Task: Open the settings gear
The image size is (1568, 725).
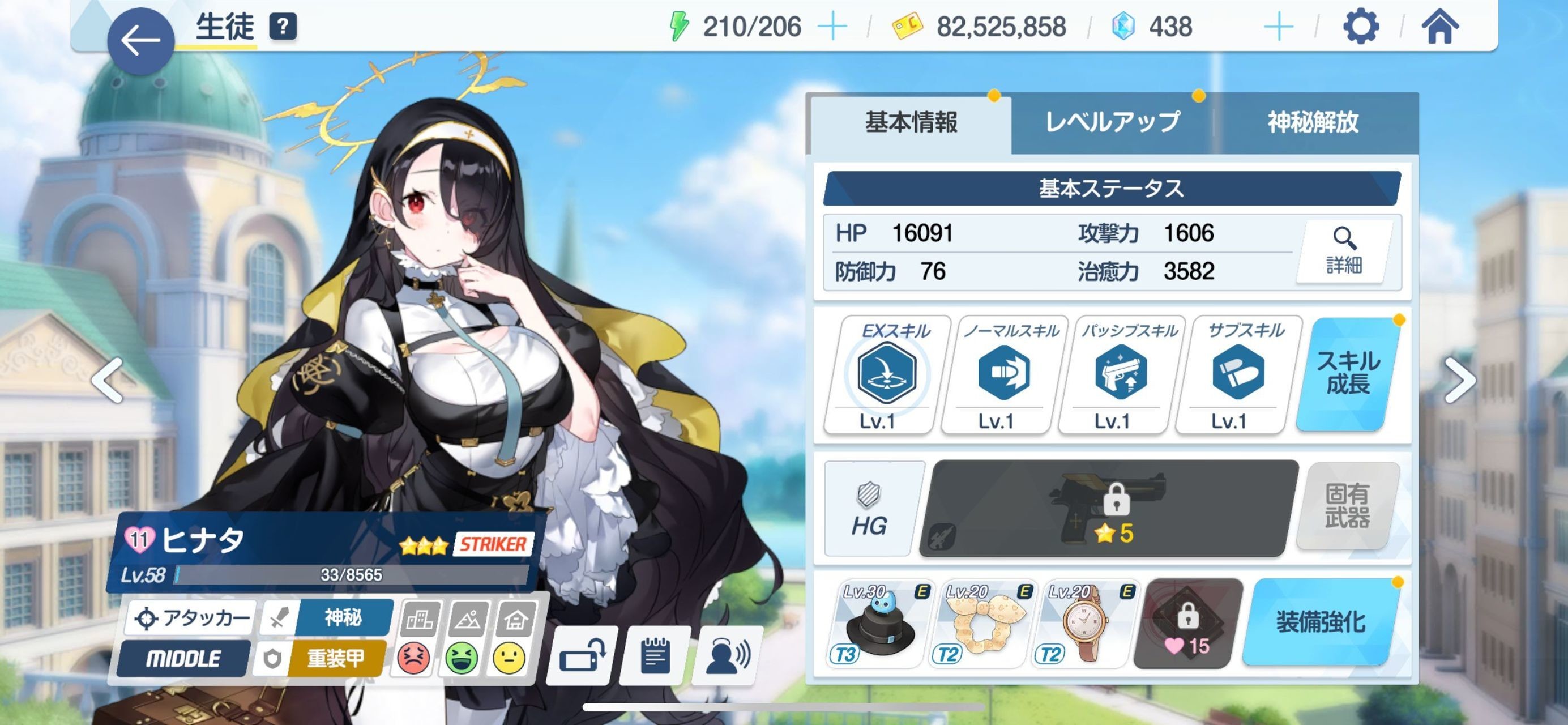Action: coord(1360,27)
